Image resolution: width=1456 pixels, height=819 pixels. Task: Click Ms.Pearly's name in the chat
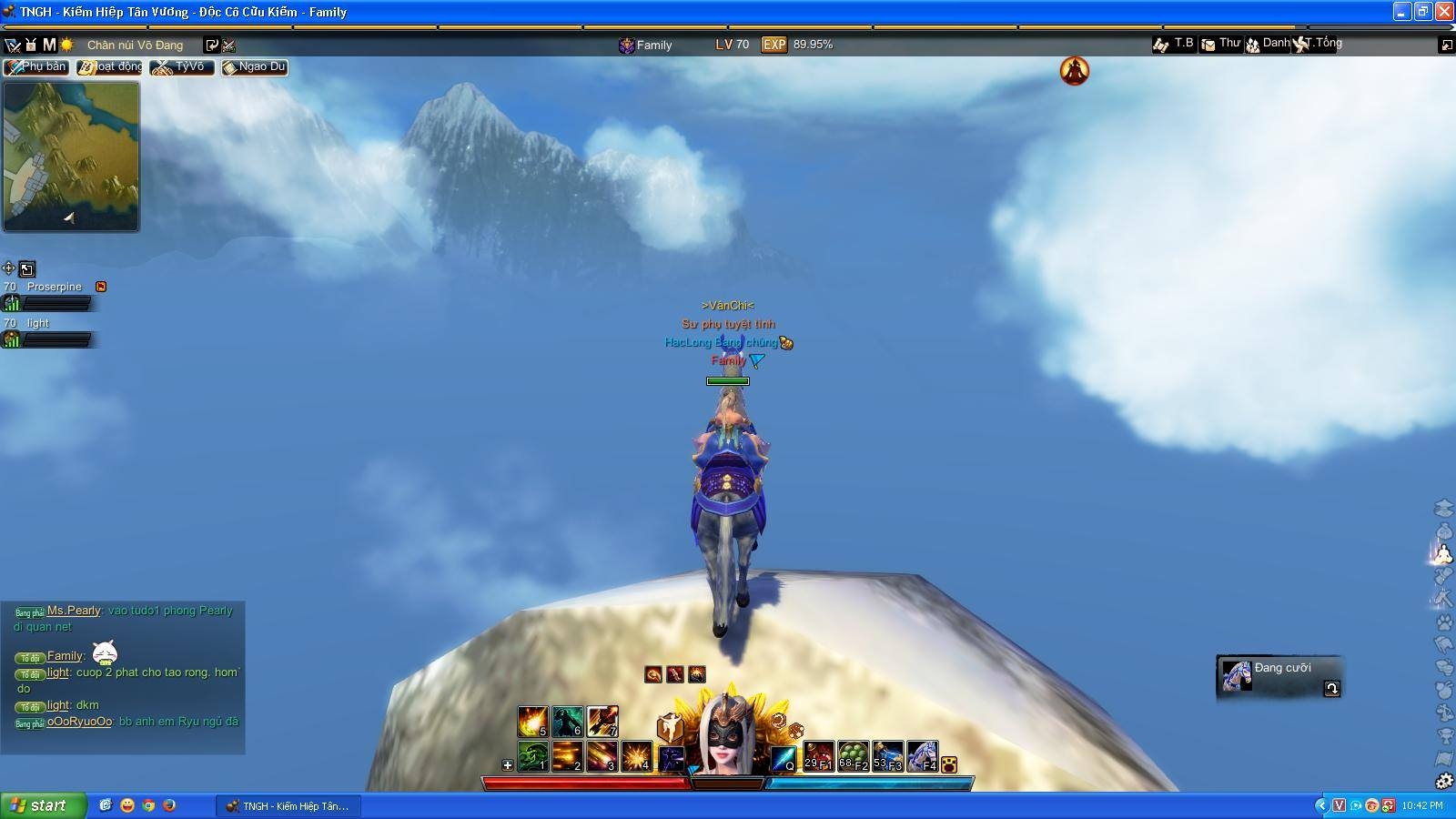[74, 611]
